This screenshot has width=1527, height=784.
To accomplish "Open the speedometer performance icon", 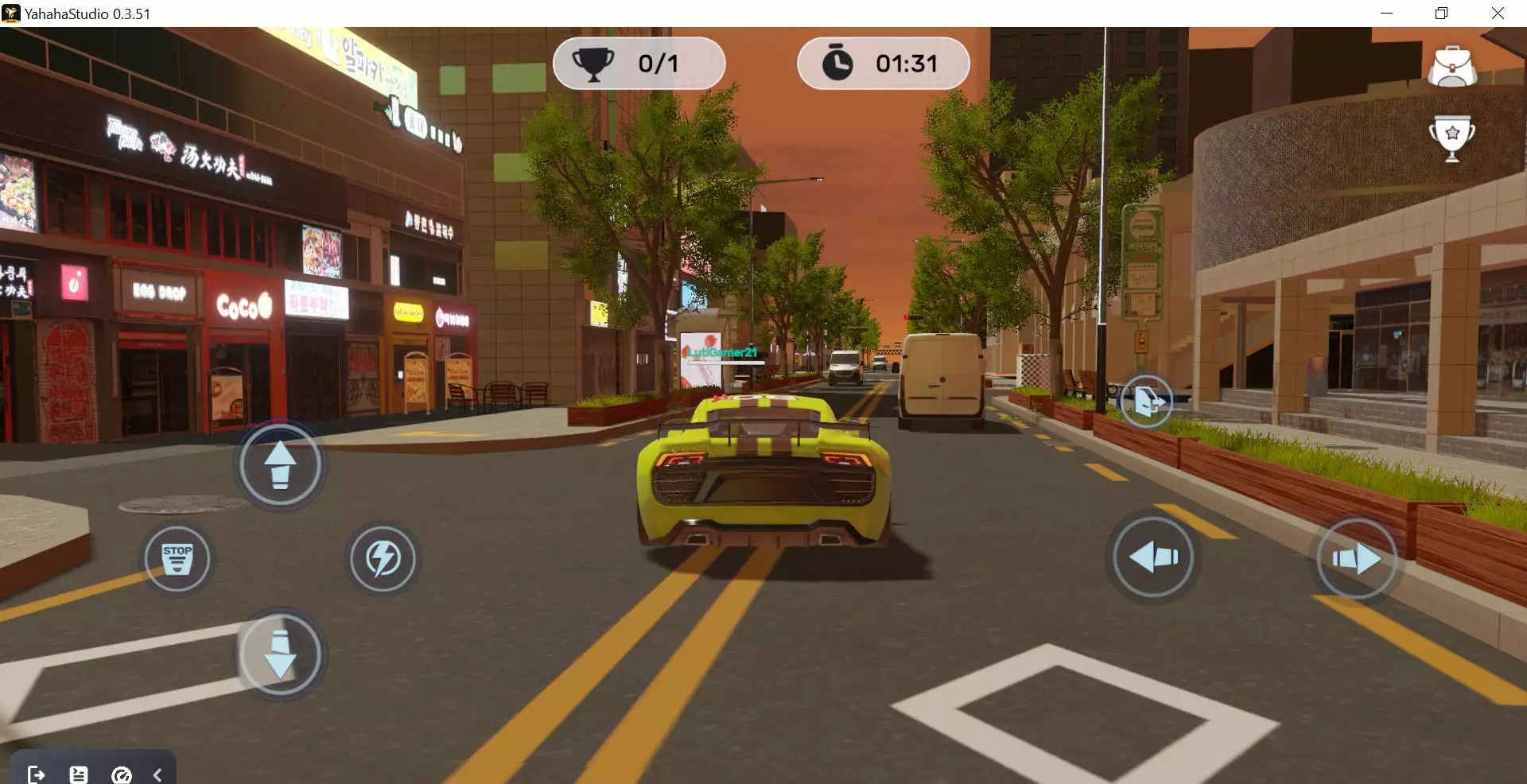I will (x=122, y=774).
